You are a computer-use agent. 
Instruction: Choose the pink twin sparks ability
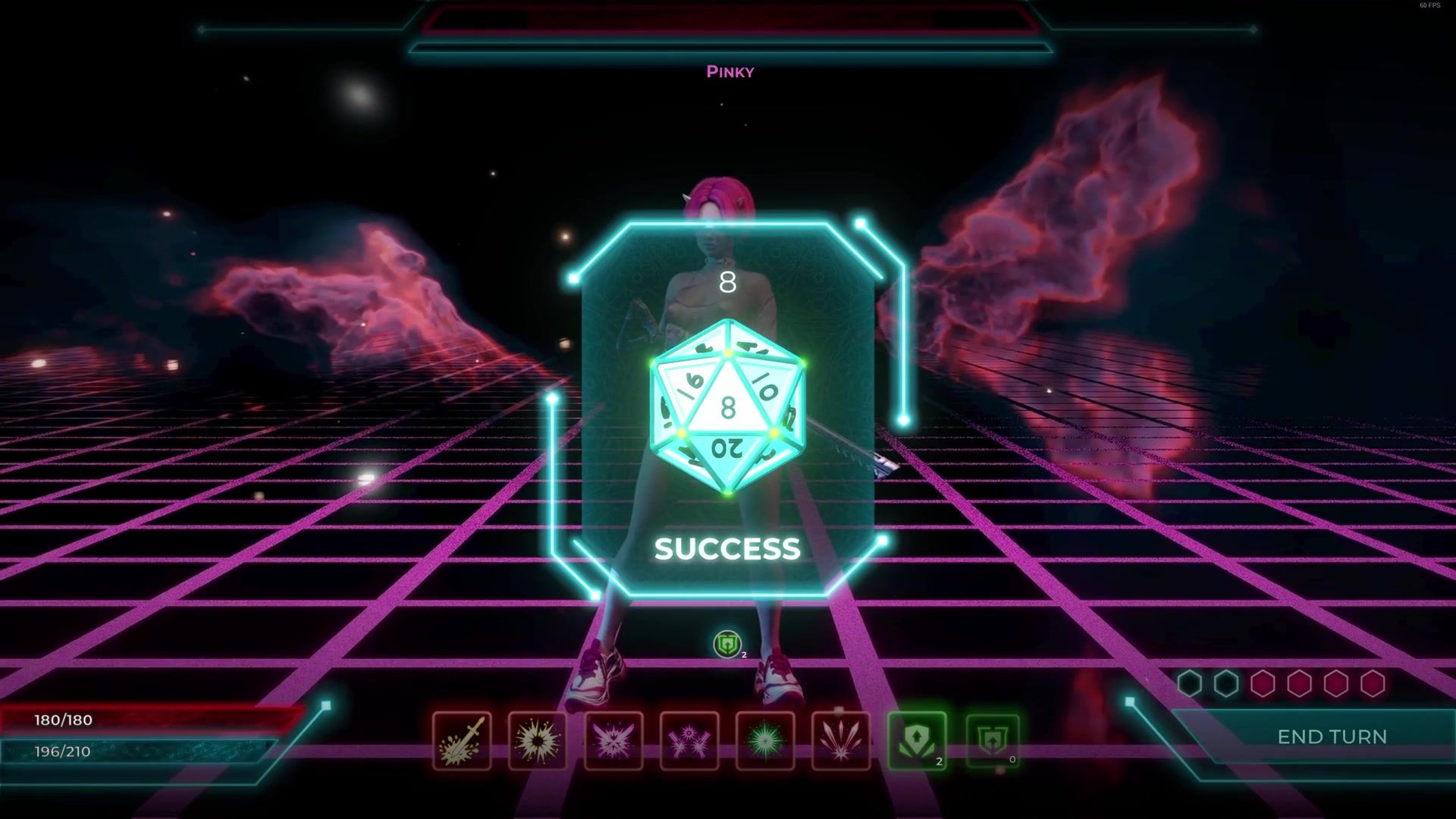coord(689,741)
